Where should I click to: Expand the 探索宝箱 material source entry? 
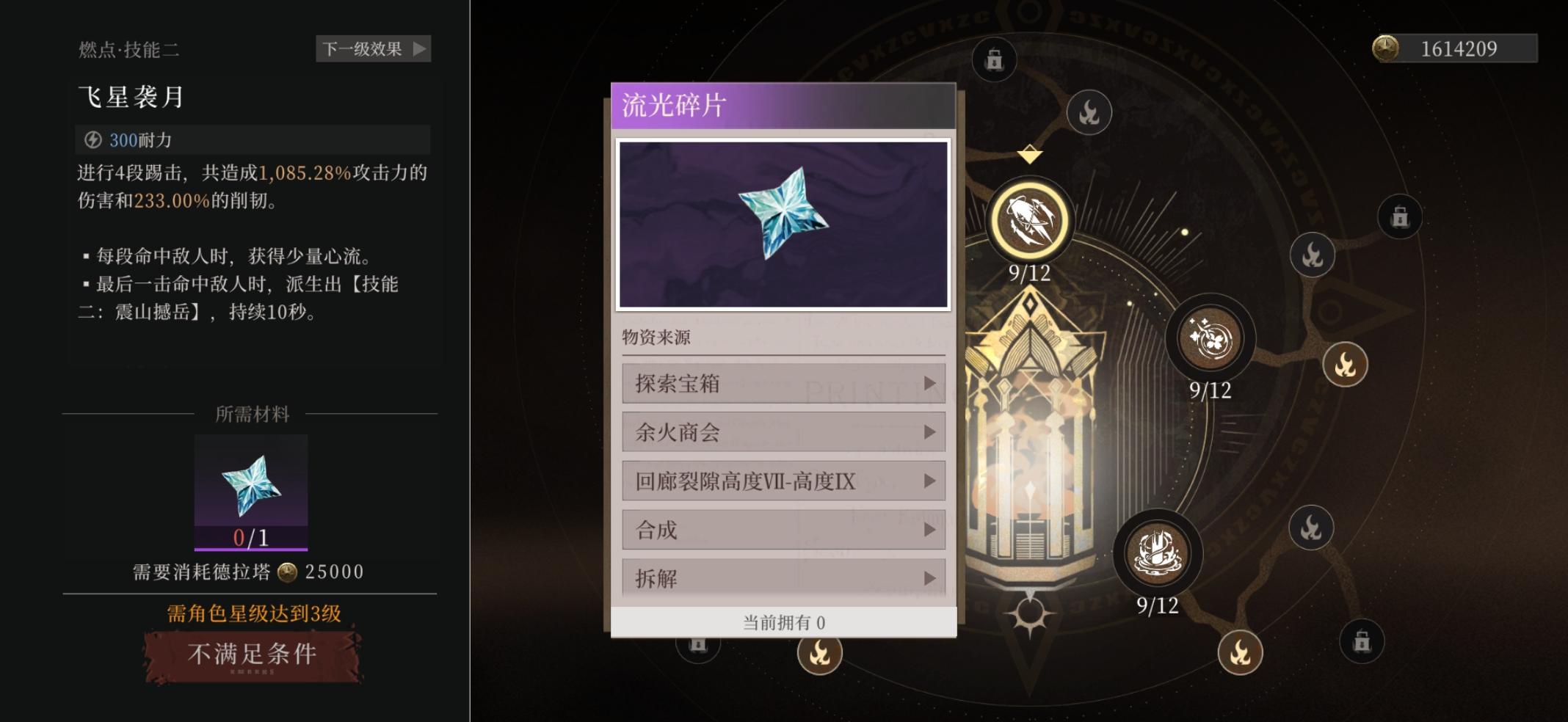(x=783, y=383)
